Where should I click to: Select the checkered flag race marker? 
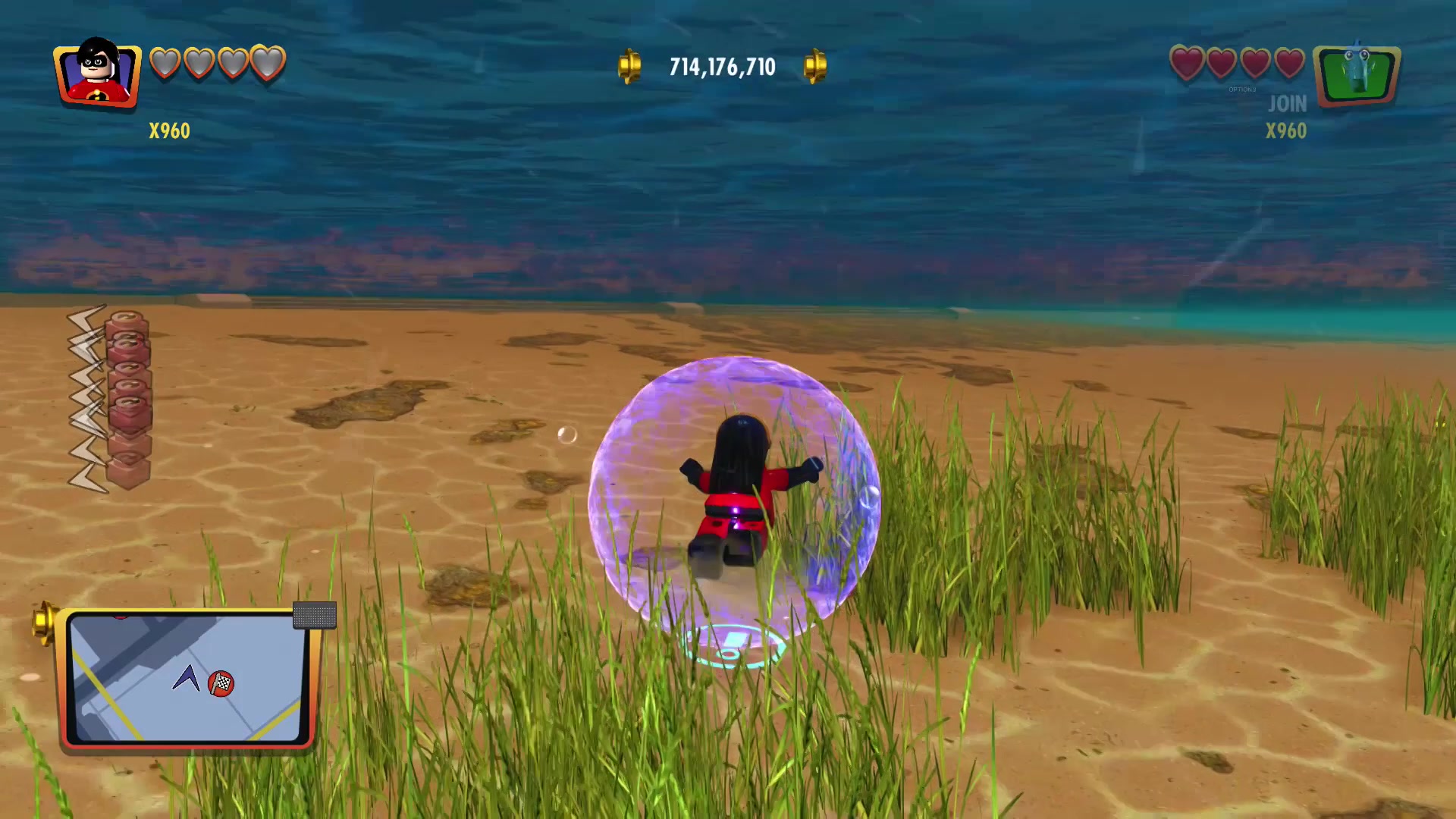click(x=221, y=683)
